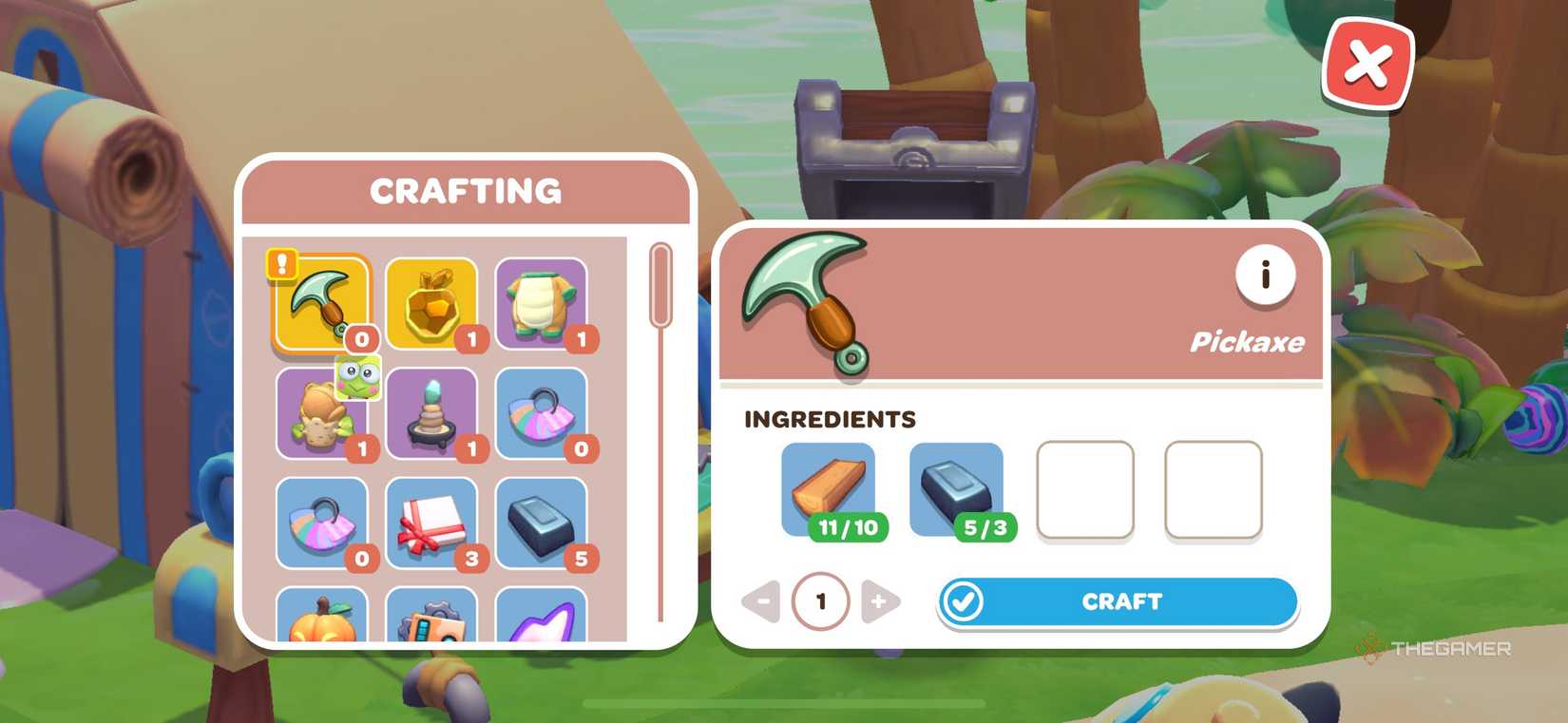Increase craft quantity with the plus arrow

point(879,600)
